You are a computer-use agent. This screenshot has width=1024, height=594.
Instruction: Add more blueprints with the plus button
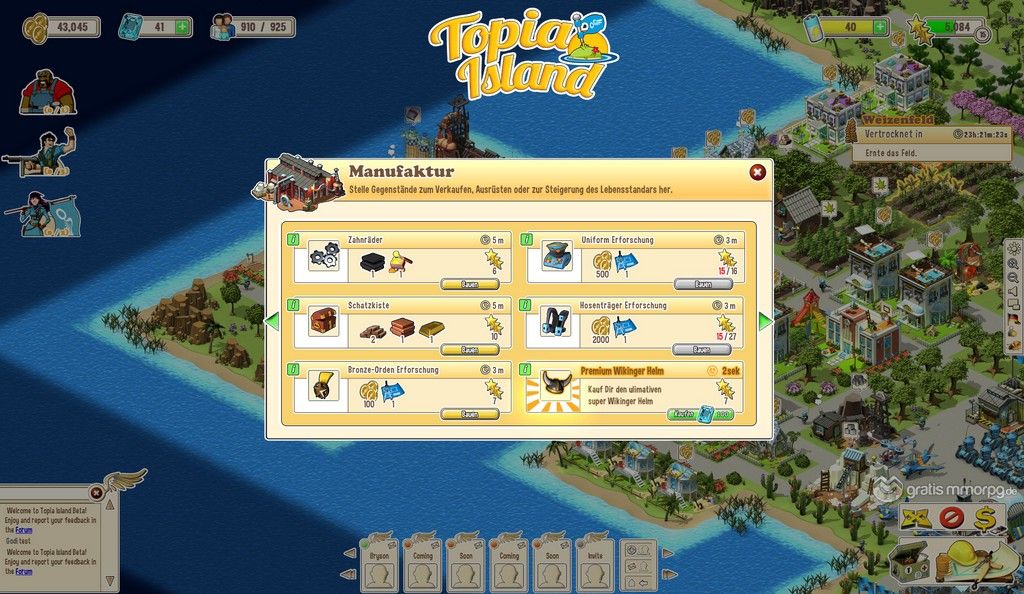pos(182,26)
